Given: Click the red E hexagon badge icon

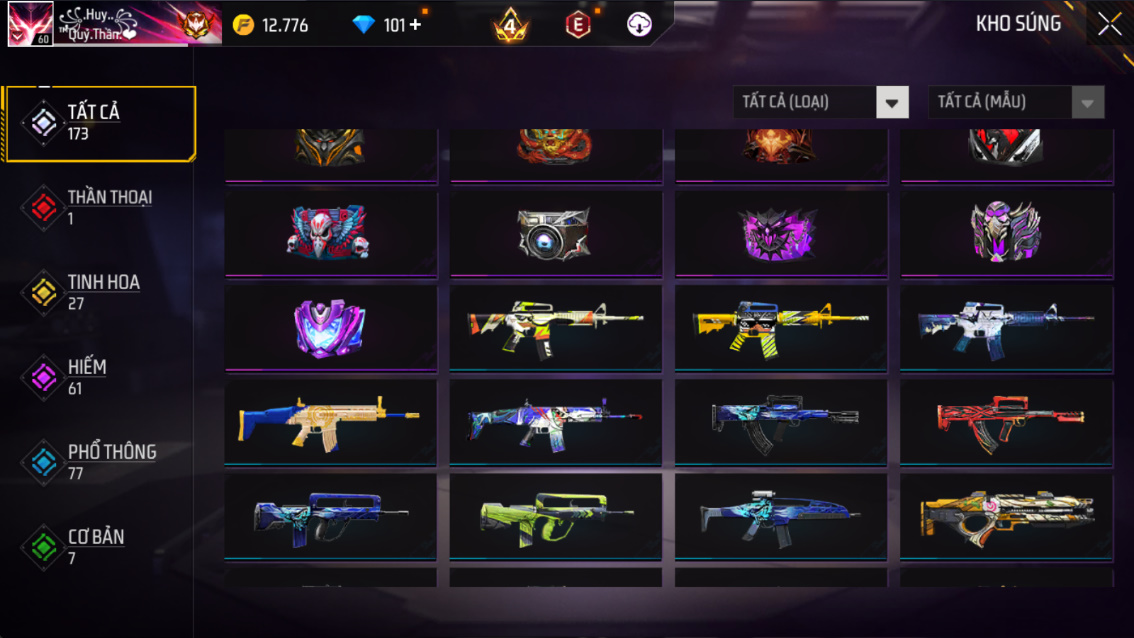Looking at the screenshot, I should pos(578,25).
